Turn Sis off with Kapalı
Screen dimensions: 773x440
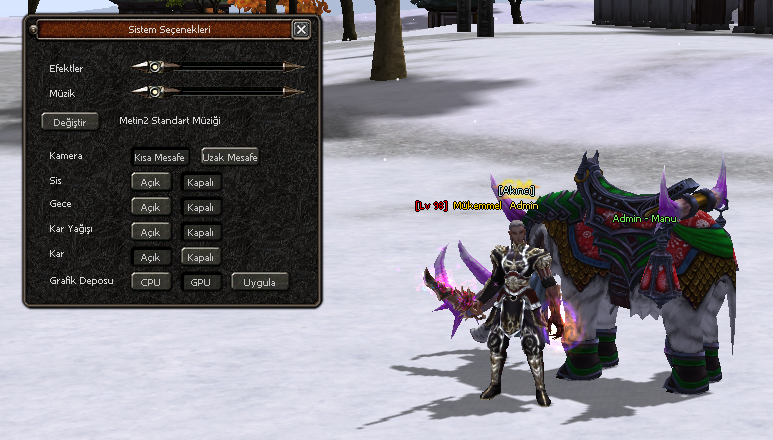tap(201, 182)
